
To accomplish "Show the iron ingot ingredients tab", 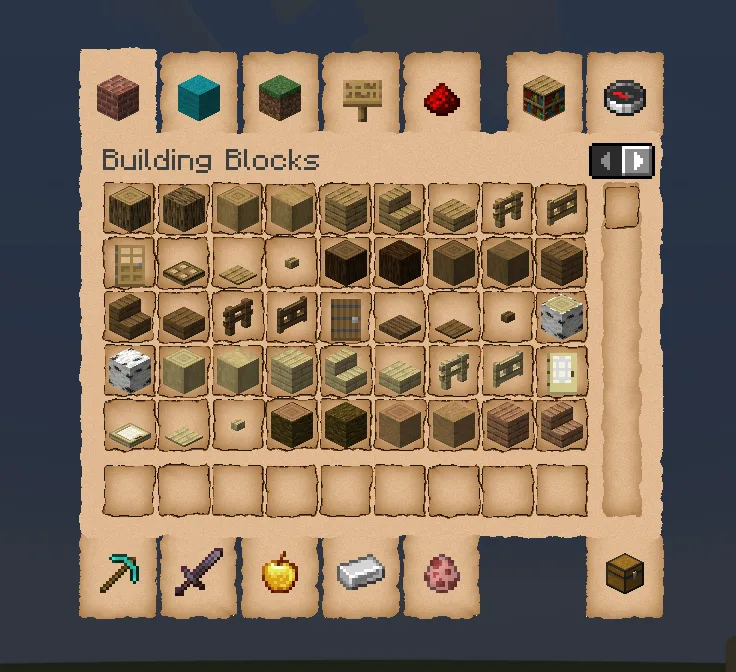I will pos(360,574).
